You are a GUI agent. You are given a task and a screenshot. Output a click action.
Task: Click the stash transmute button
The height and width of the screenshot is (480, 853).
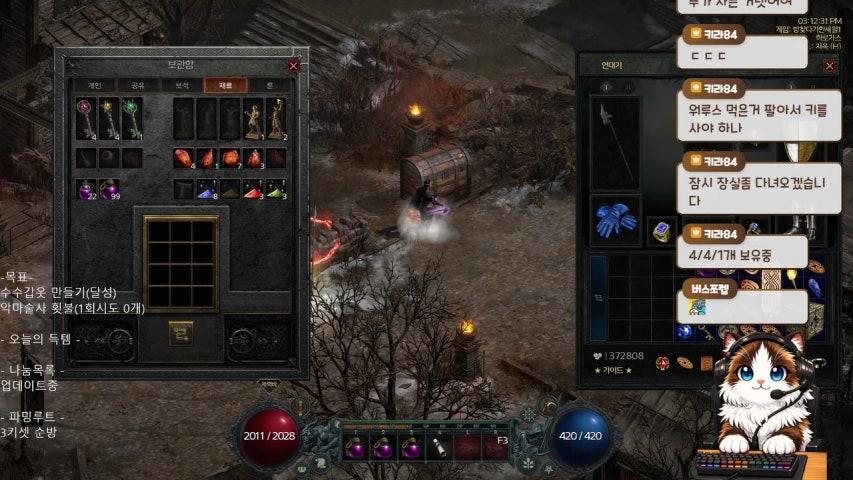tap(181, 329)
